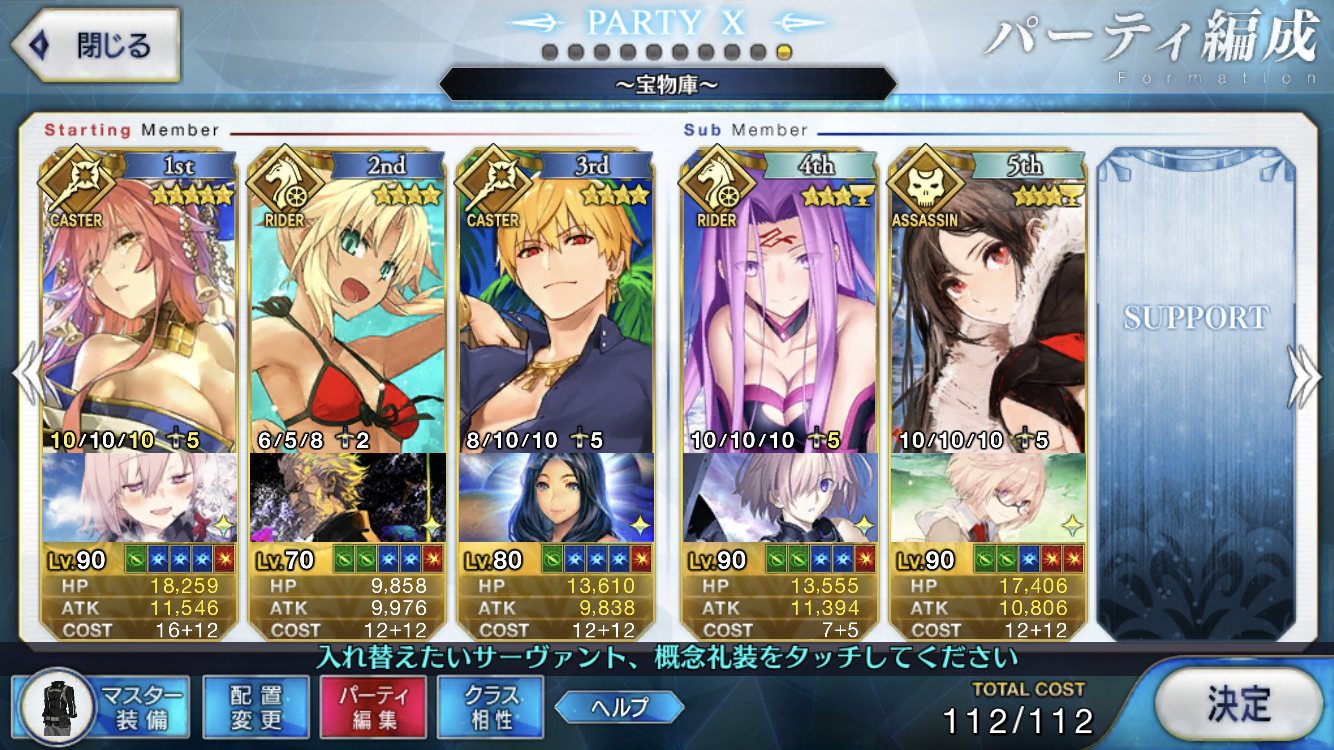Choose the パーティ編集 party edit button

pyautogui.click(x=373, y=706)
